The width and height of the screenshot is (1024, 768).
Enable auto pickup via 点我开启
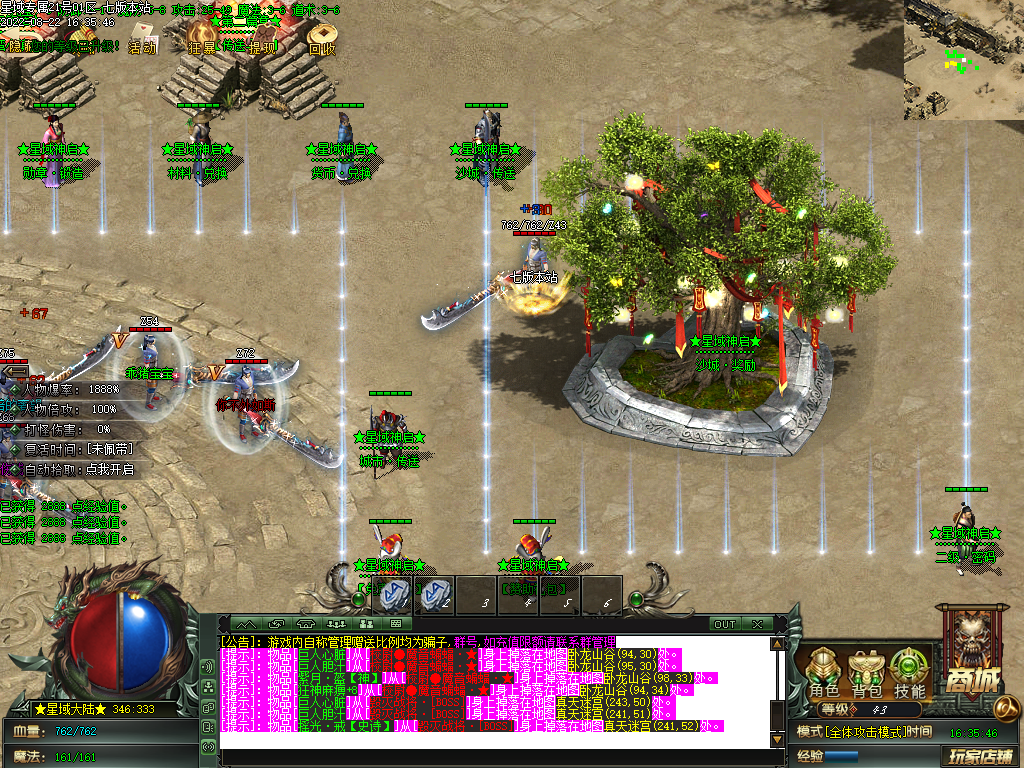click(110, 469)
